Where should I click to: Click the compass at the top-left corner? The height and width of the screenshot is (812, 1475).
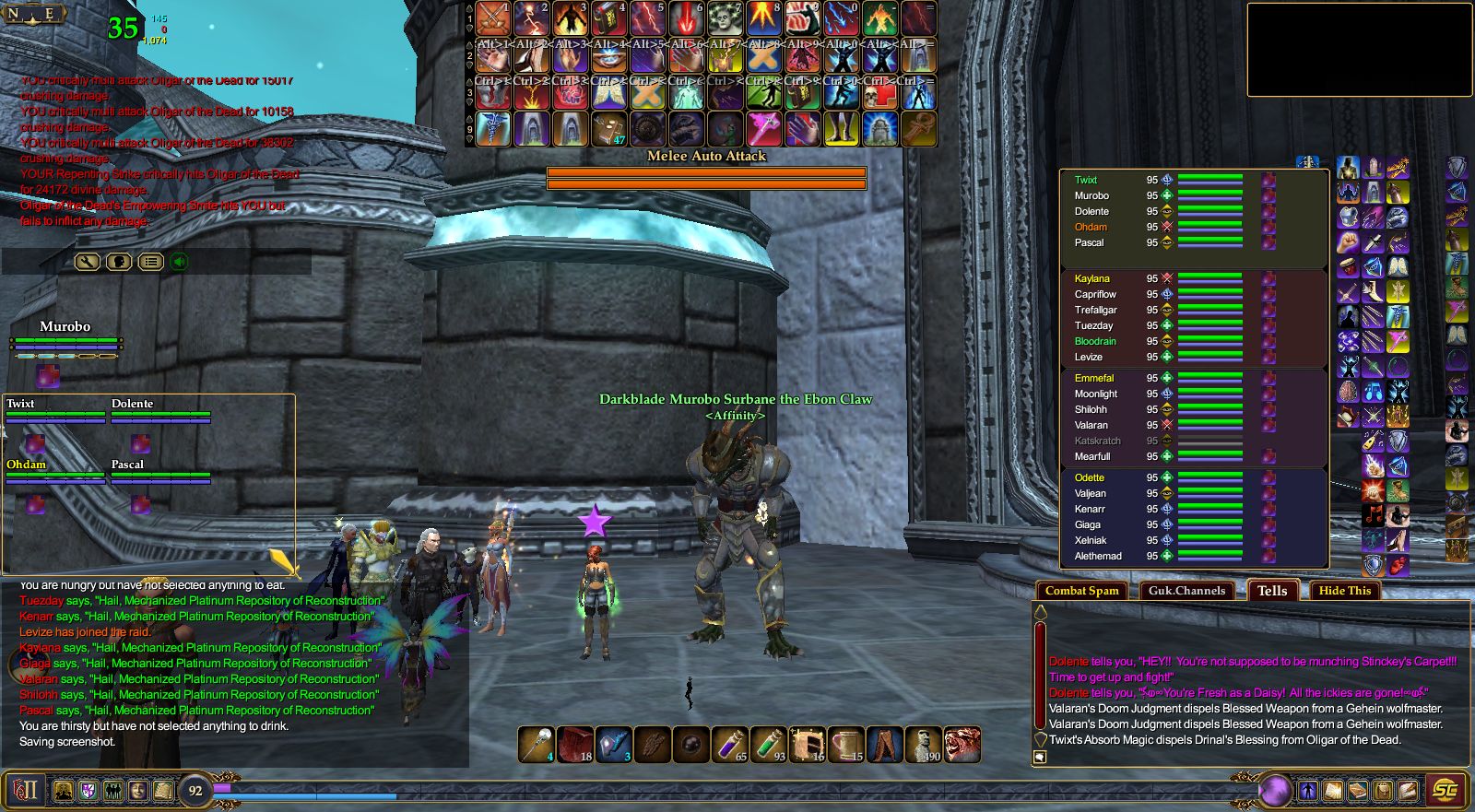pyautogui.click(x=34, y=14)
